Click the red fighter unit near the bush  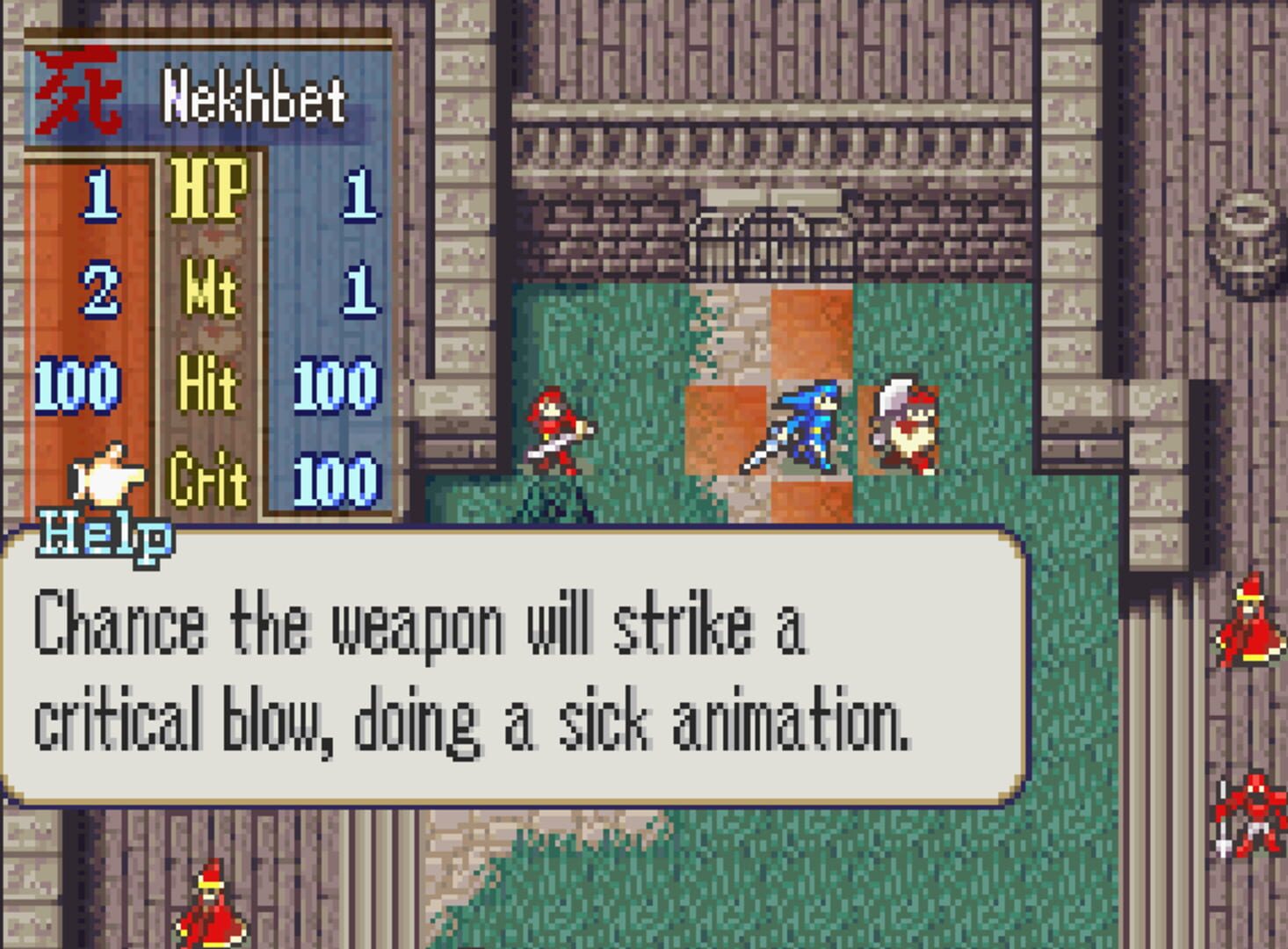pyautogui.click(x=554, y=431)
